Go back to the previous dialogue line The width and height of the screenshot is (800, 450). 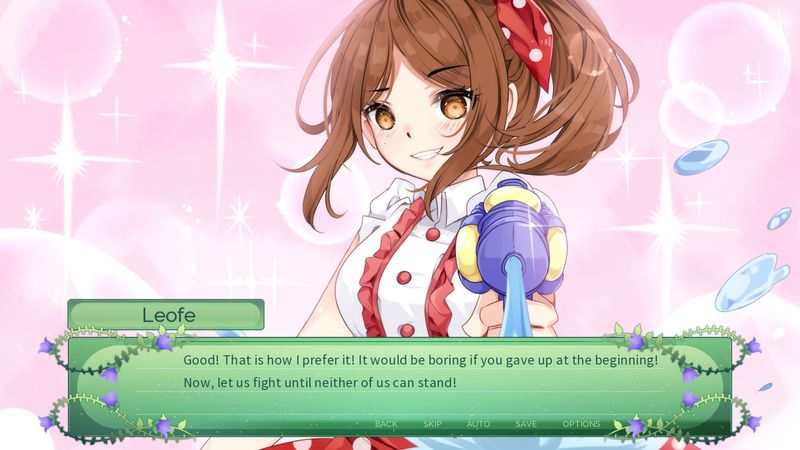pyautogui.click(x=386, y=424)
